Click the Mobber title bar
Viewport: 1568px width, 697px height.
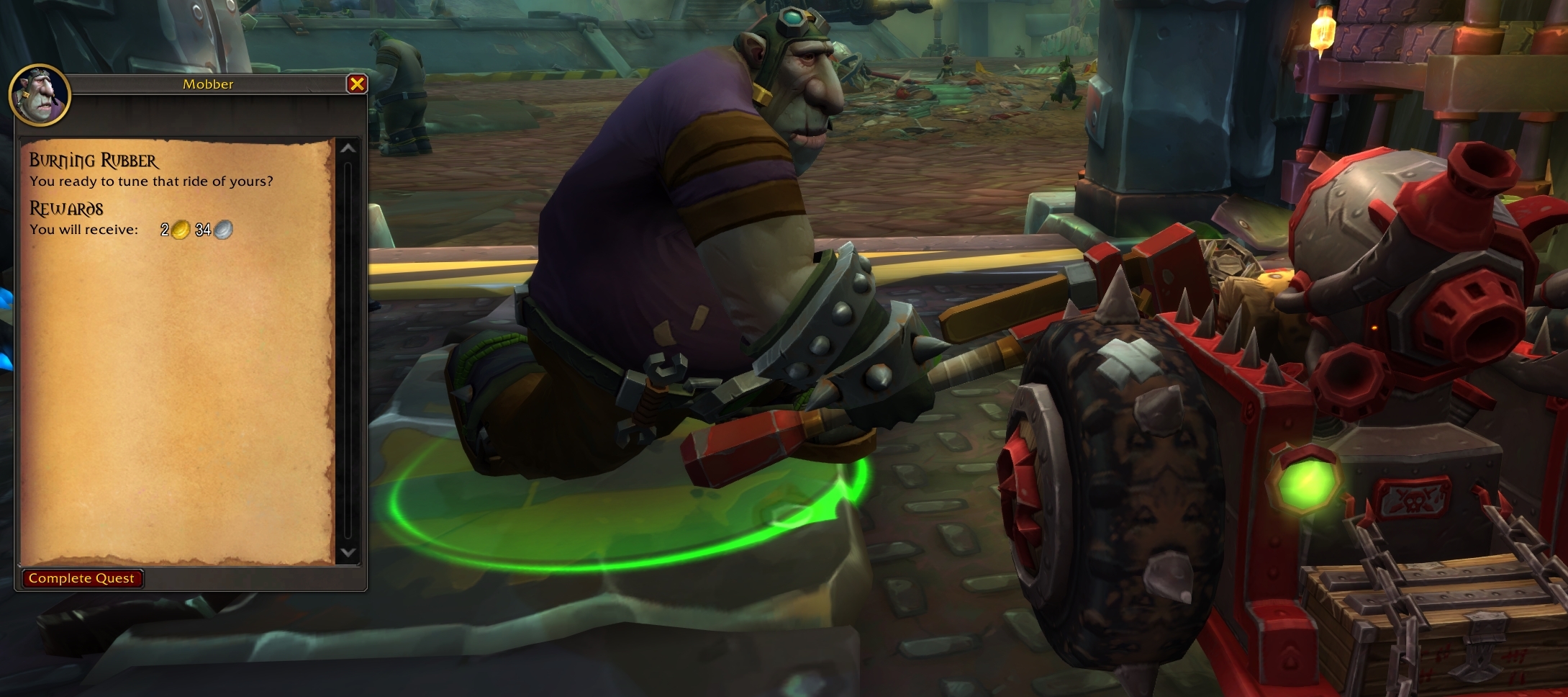pos(208,84)
